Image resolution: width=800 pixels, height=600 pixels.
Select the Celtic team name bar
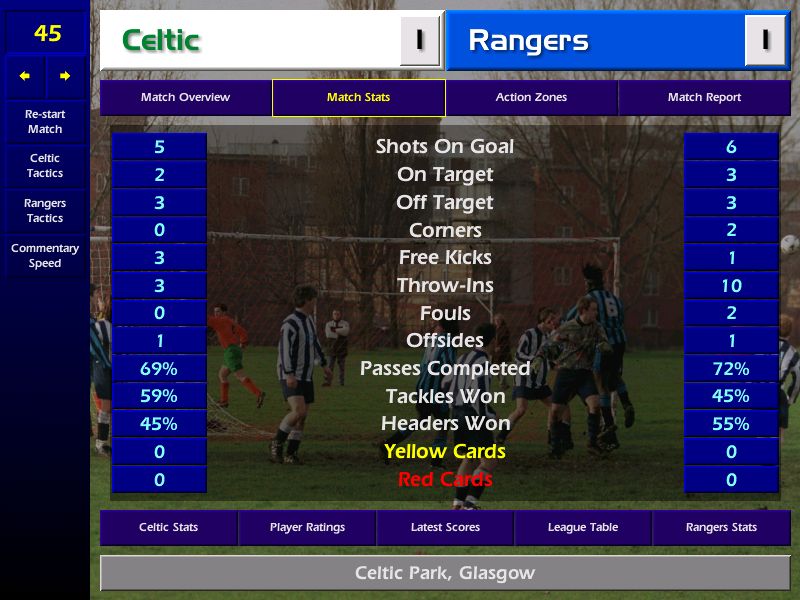250,41
